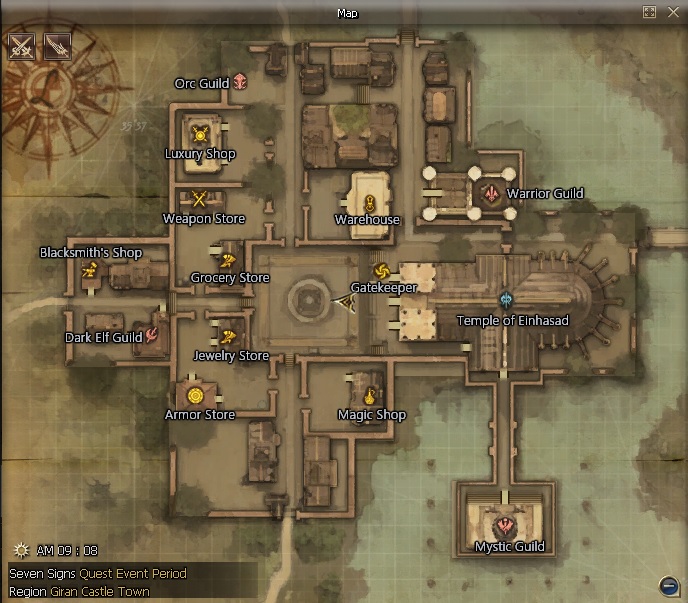Choose the Luxury Shop map marker

click(x=200, y=134)
